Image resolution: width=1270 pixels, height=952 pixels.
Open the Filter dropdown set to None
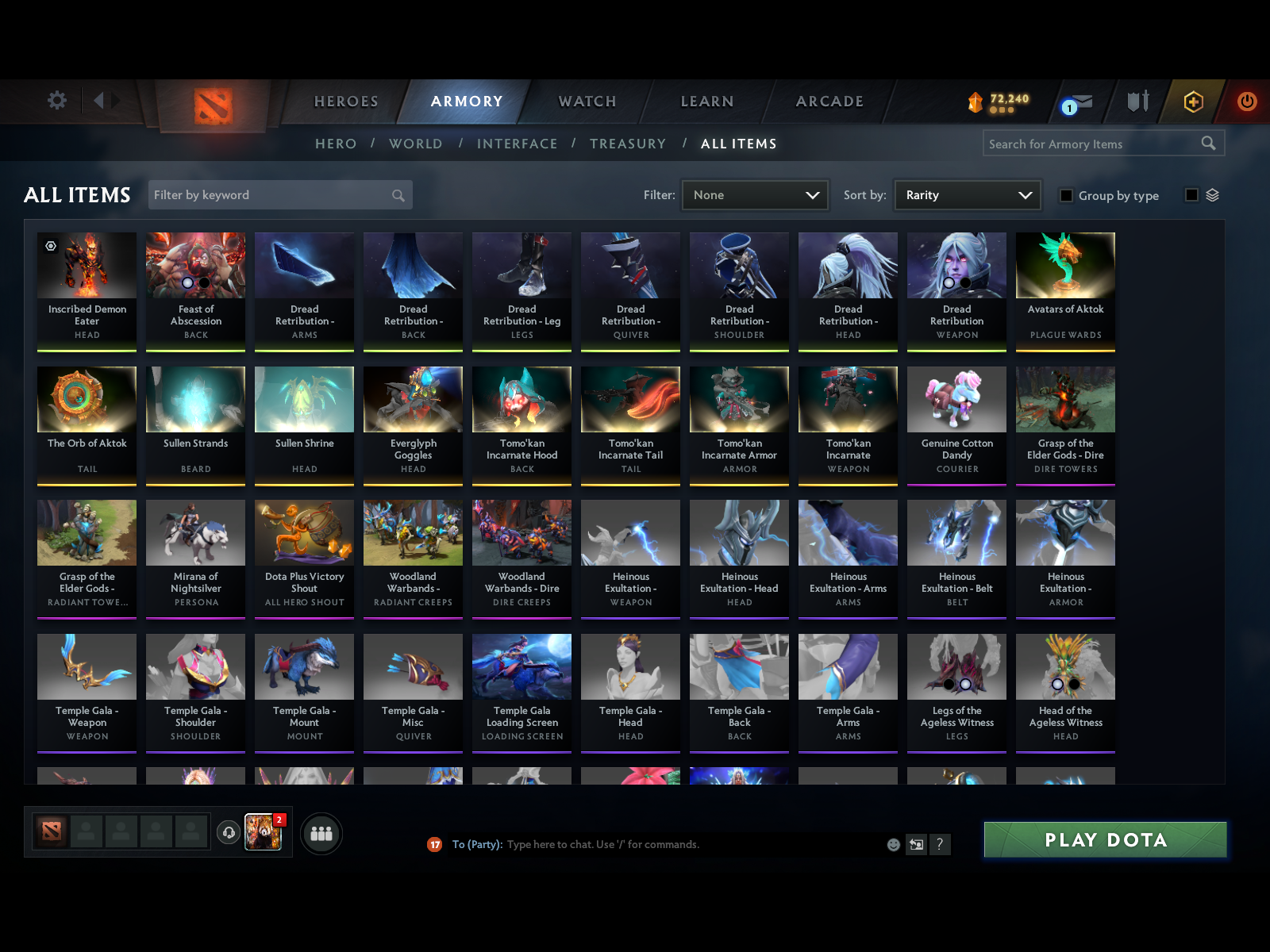(x=754, y=195)
